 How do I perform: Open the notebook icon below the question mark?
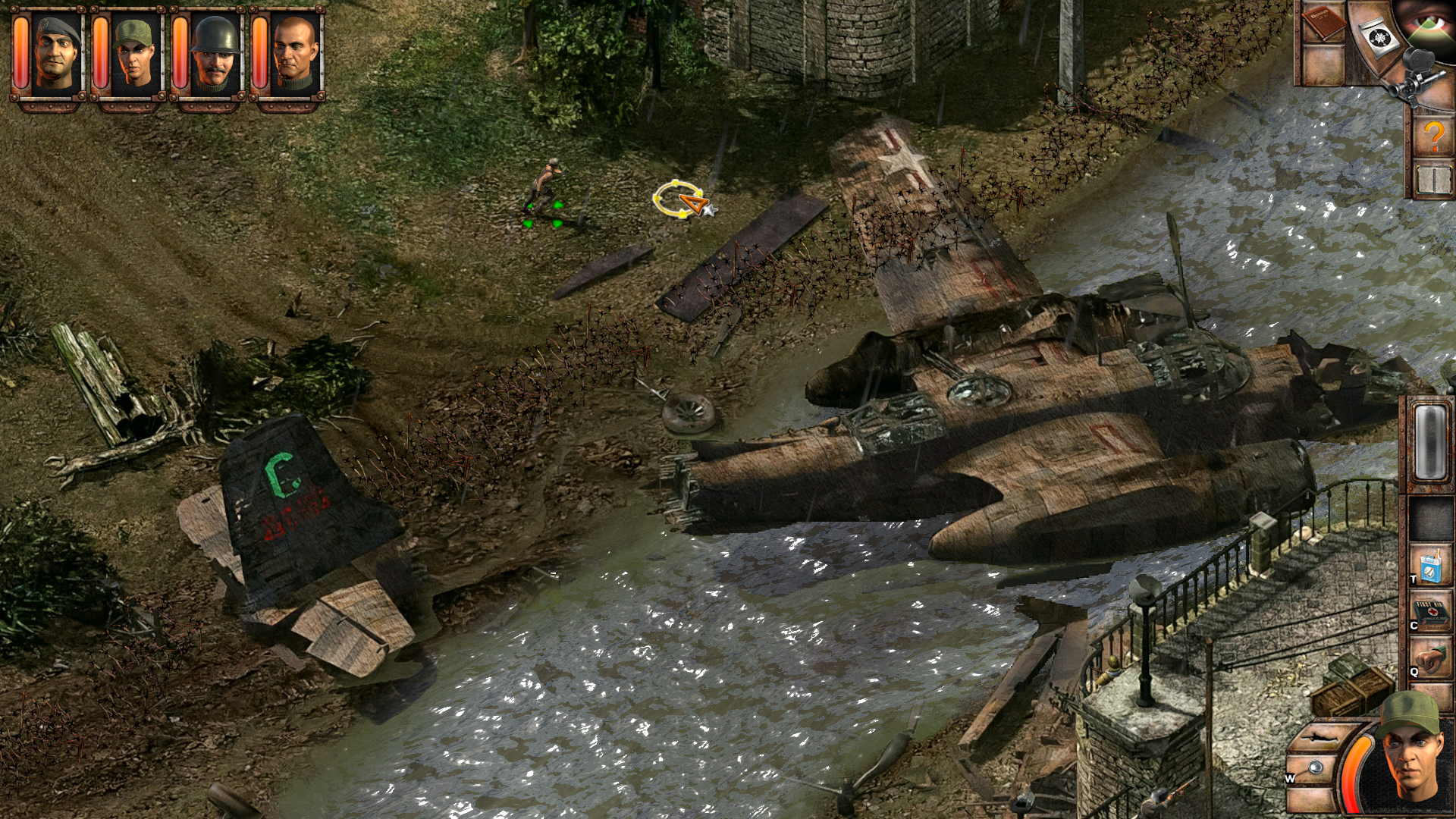(1434, 179)
